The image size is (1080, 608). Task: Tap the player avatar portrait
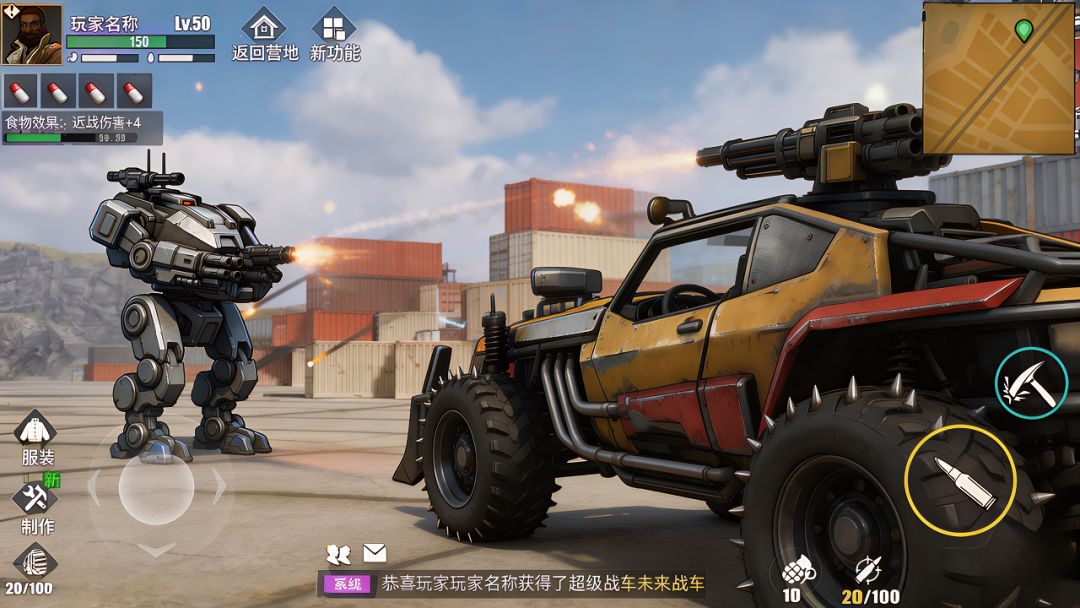tap(32, 34)
